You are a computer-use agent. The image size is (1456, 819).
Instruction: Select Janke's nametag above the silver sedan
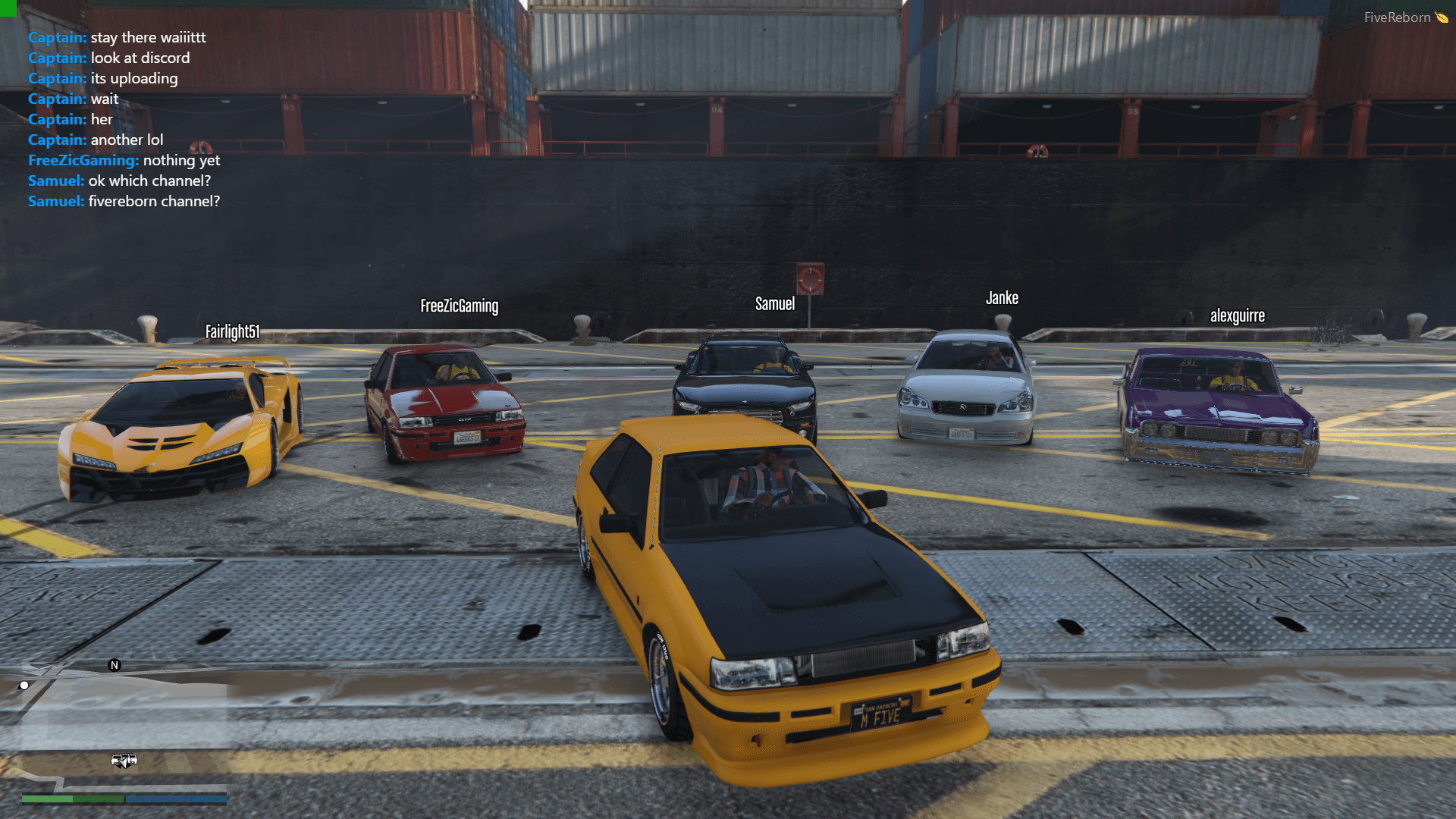[1002, 298]
